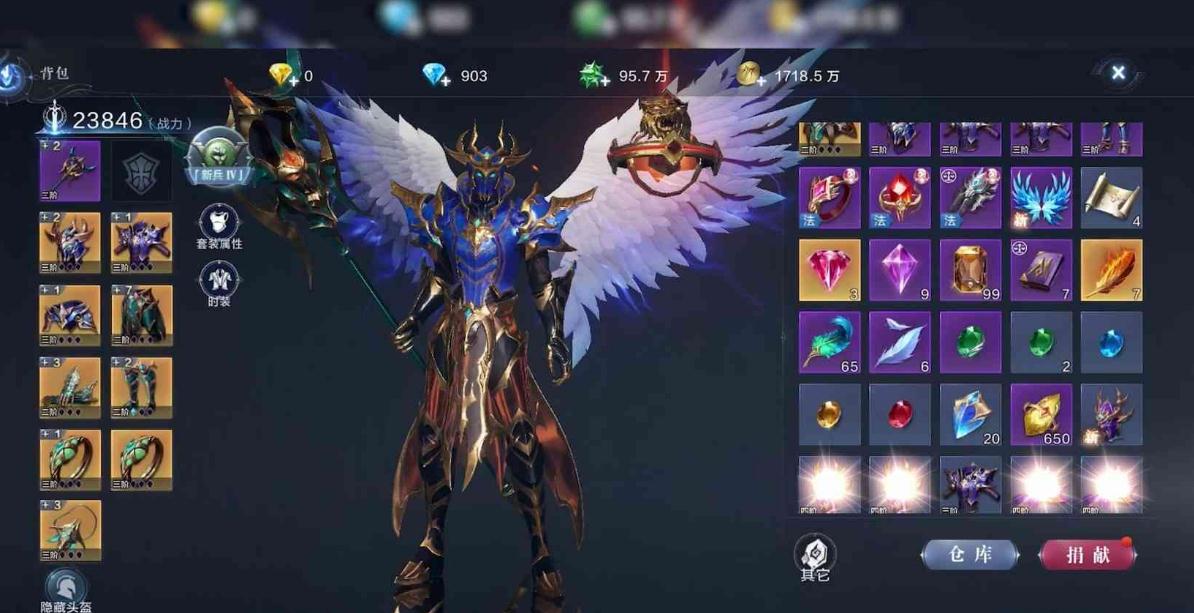Choose the pink diamond gem stack
The width and height of the screenshot is (1194, 613).
[x=829, y=270]
